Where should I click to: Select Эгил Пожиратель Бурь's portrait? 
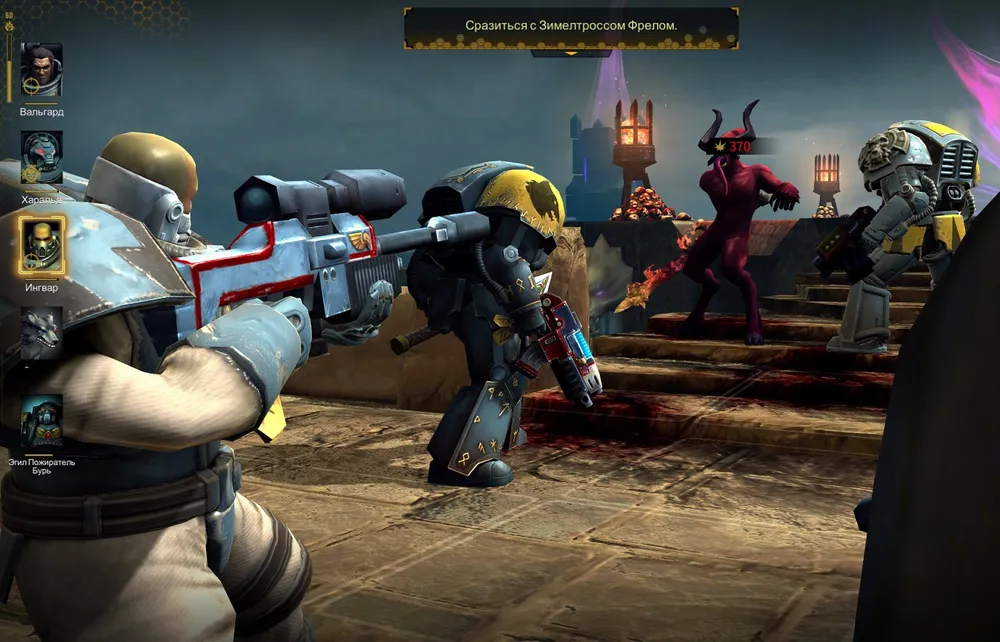pyautogui.click(x=42, y=422)
